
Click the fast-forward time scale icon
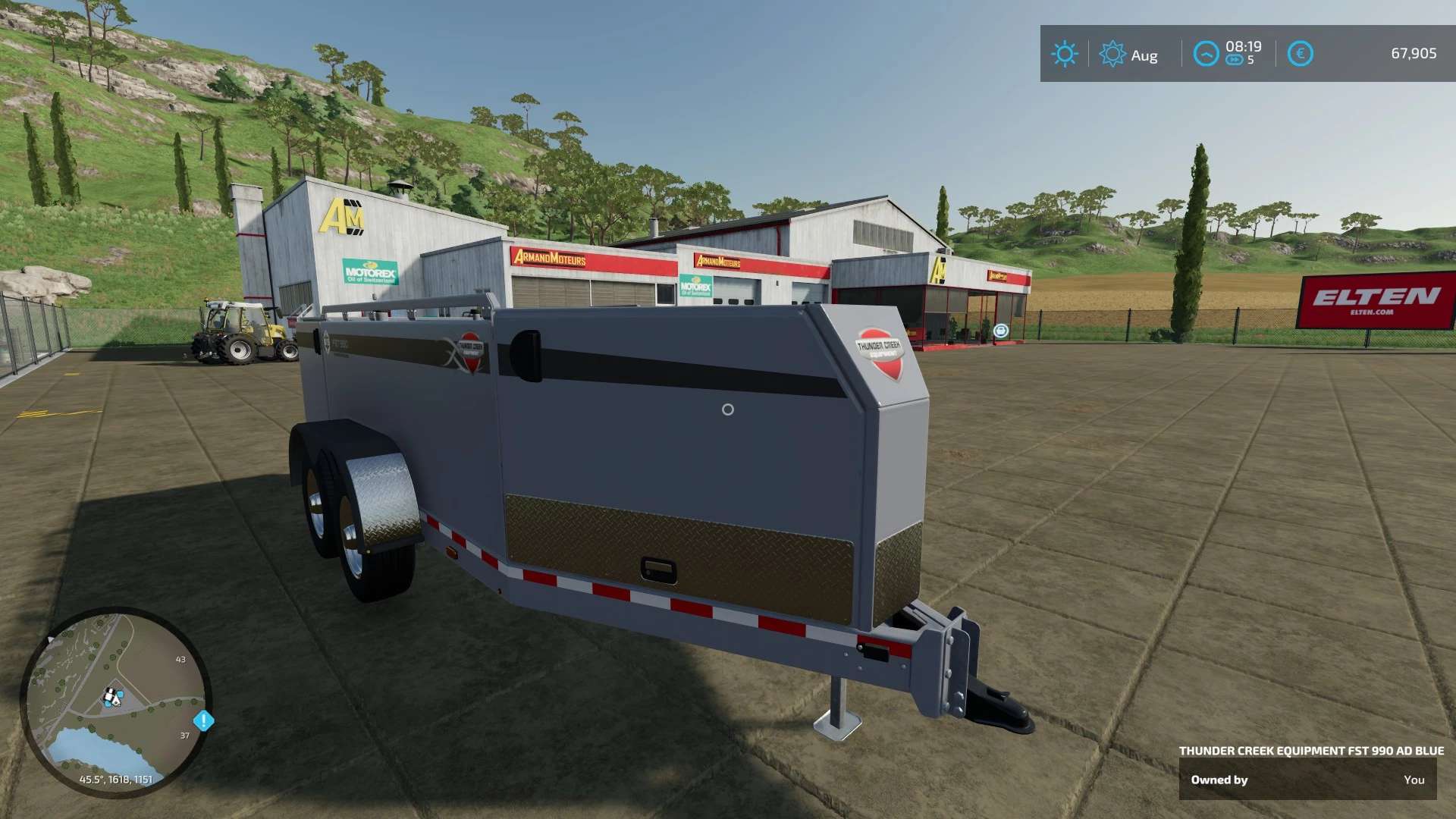click(x=1235, y=59)
